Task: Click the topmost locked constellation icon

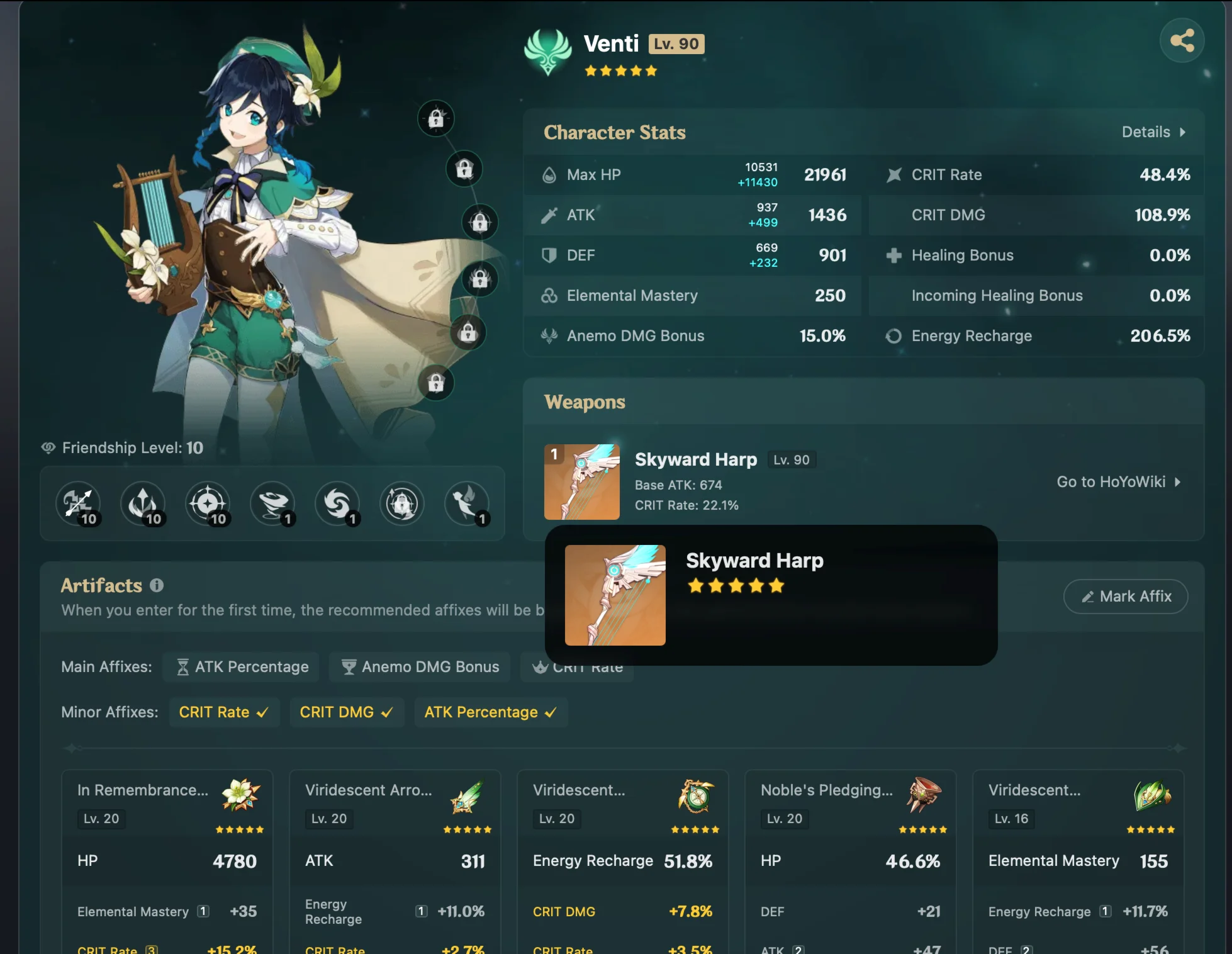Action: 437,118
